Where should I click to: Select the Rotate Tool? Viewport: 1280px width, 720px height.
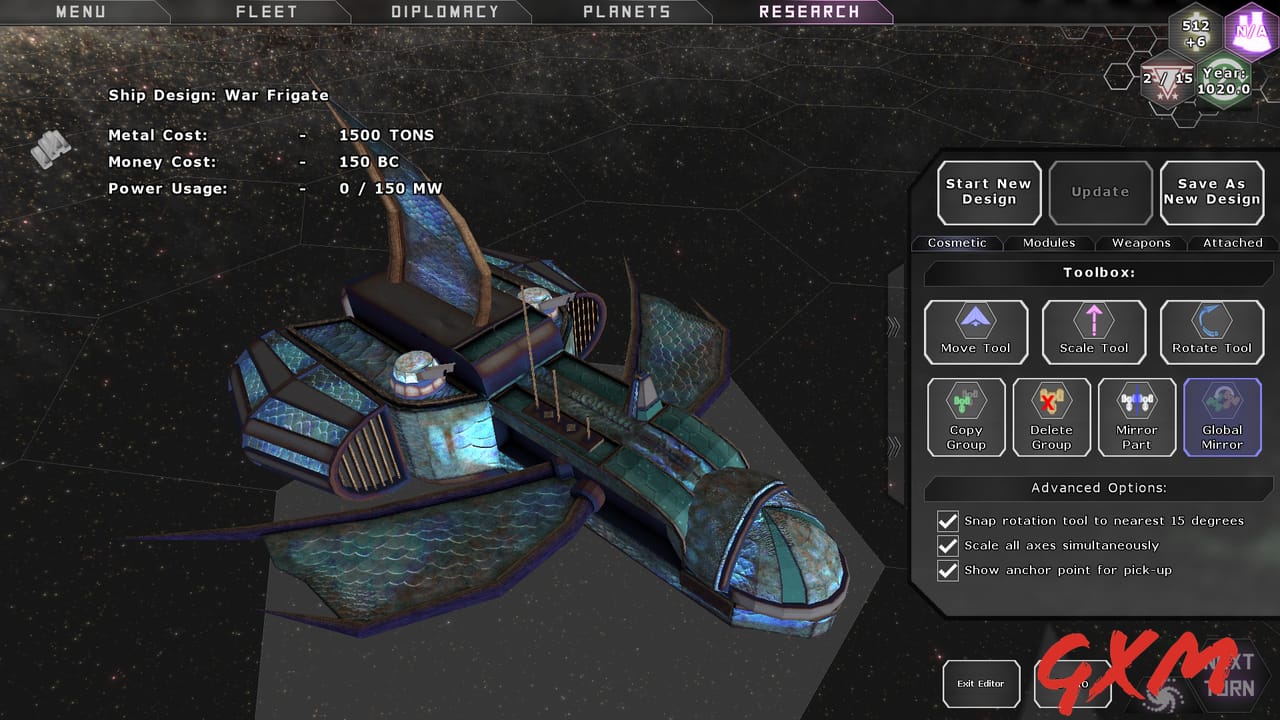(x=1211, y=332)
